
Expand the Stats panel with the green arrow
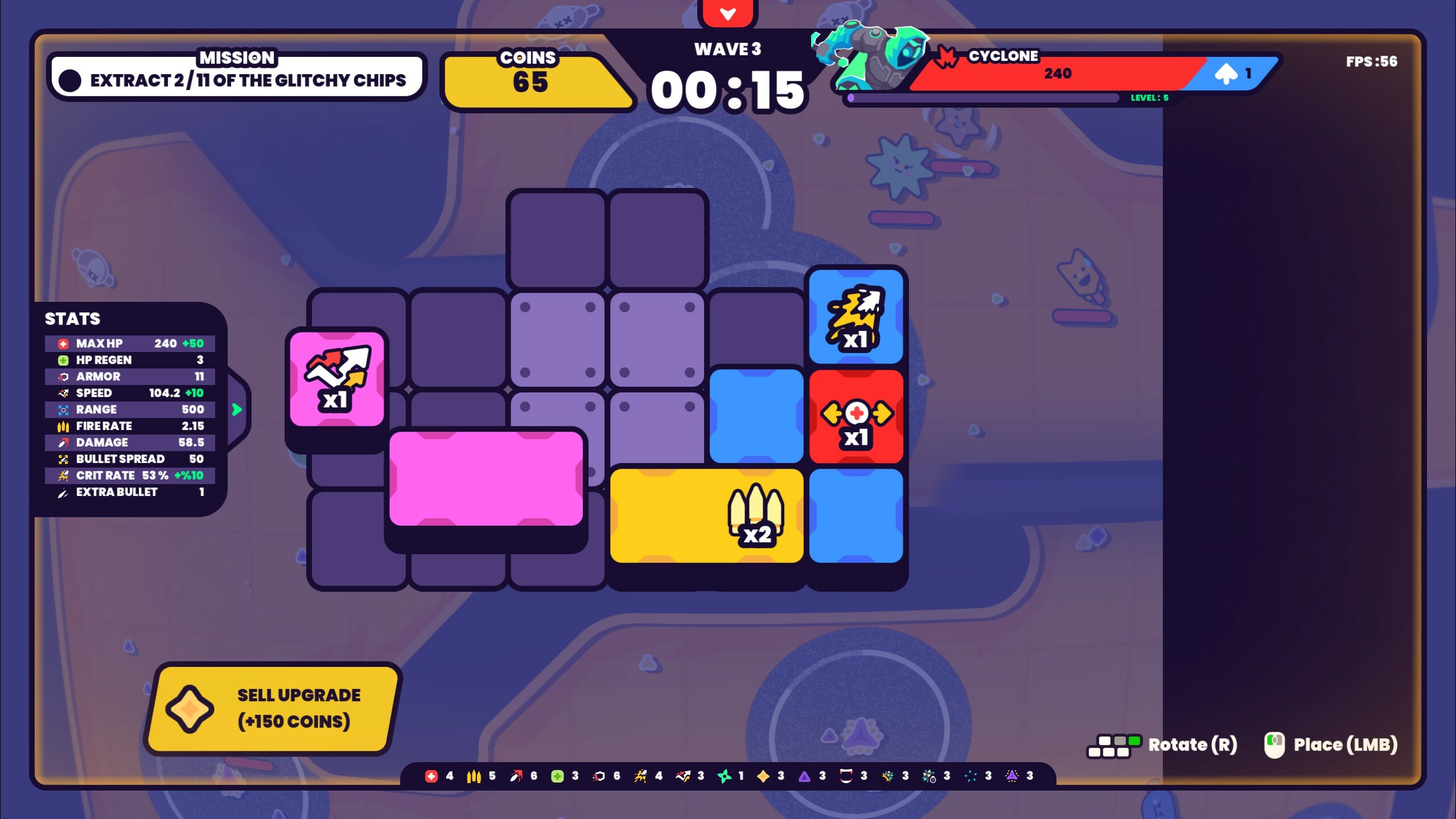coord(238,409)
